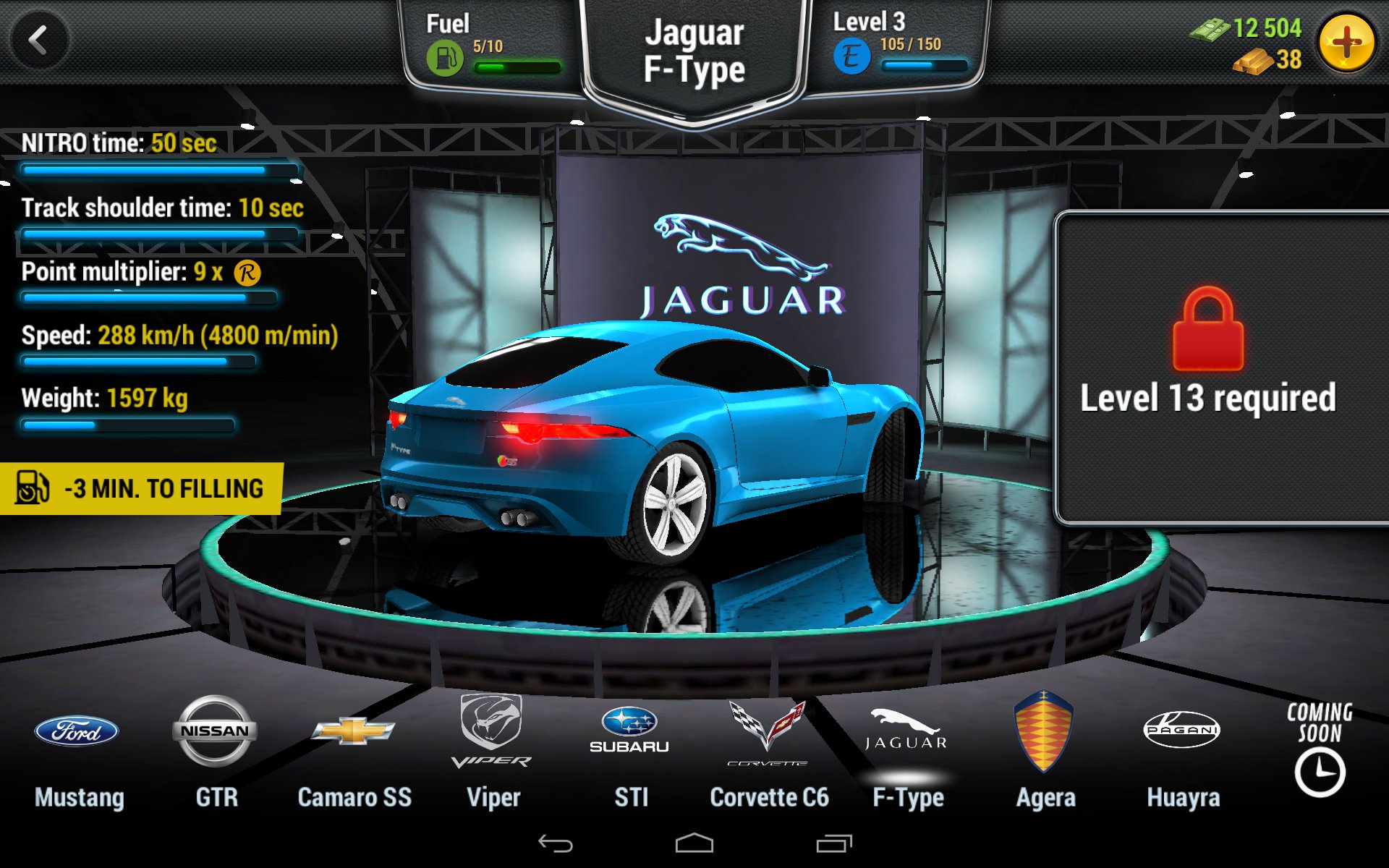Image resolution: width=1389 pixels, height=868 pixels.
Task: Choose the Subaru STI car
Action: point(630,752)
